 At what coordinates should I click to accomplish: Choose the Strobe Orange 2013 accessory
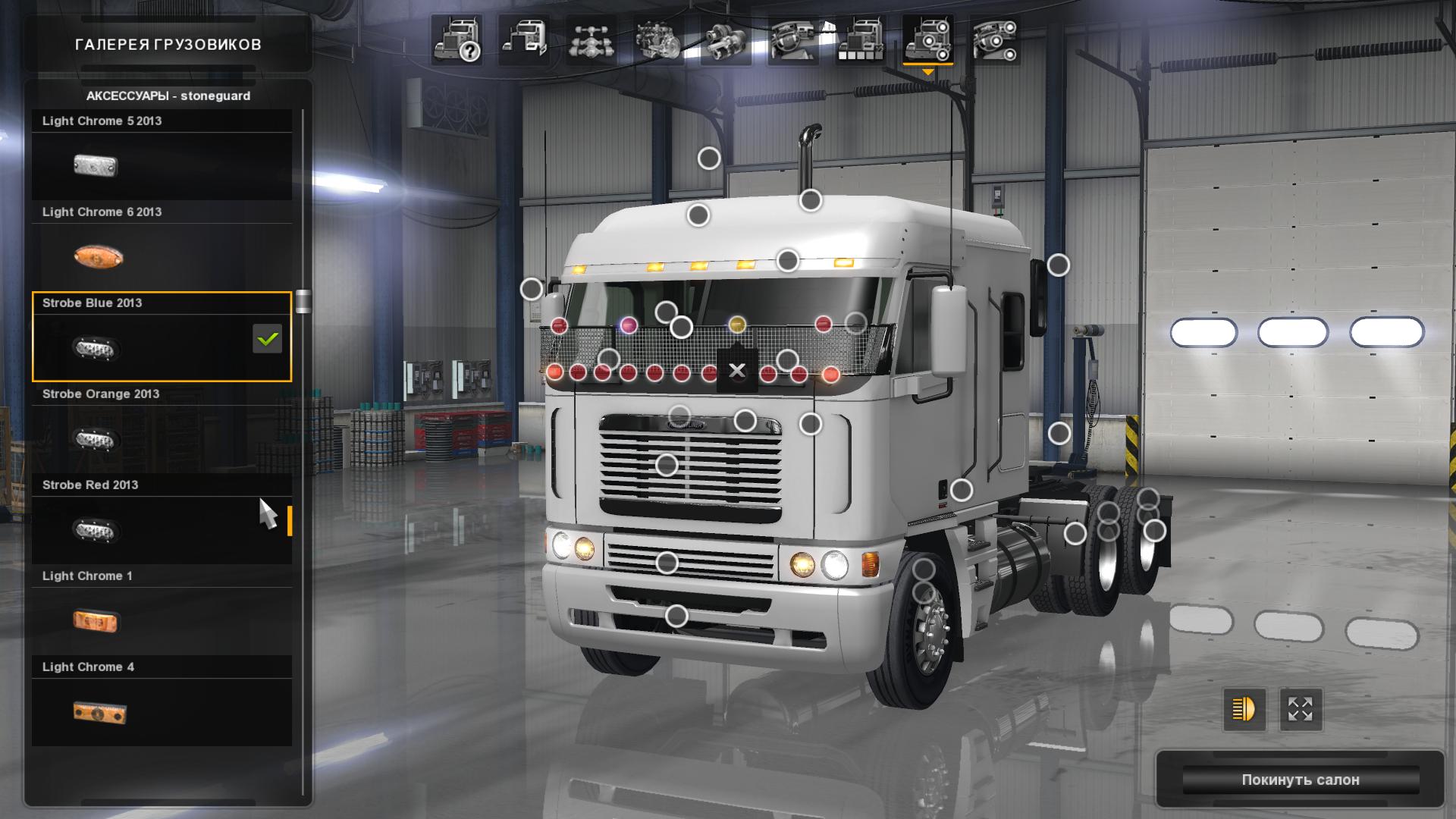(x=162, y=428)
